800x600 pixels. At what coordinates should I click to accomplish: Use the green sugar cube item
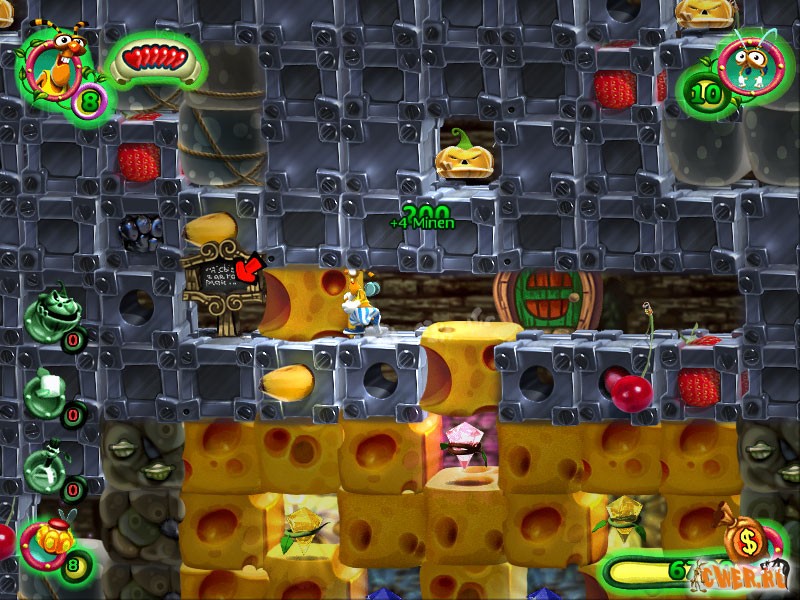pos(47,388)
